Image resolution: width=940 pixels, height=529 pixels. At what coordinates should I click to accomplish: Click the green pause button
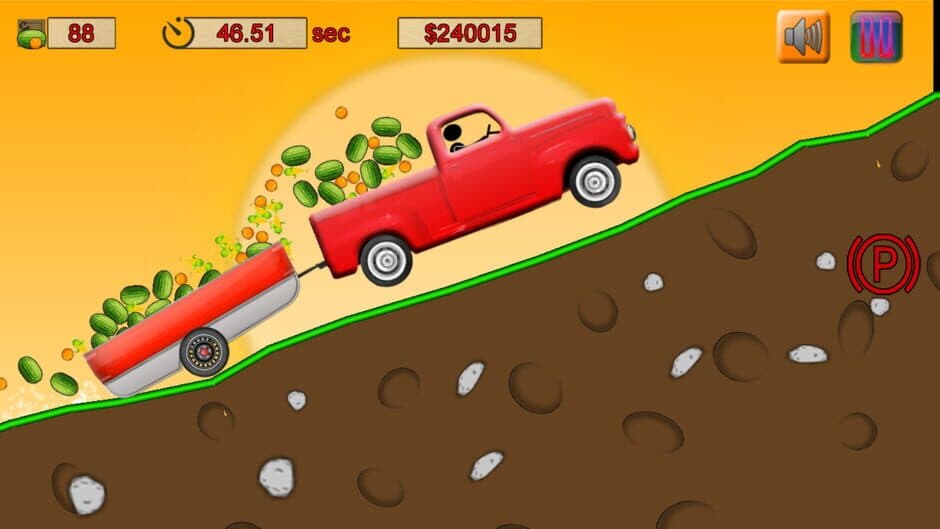[x=876, y=37]
